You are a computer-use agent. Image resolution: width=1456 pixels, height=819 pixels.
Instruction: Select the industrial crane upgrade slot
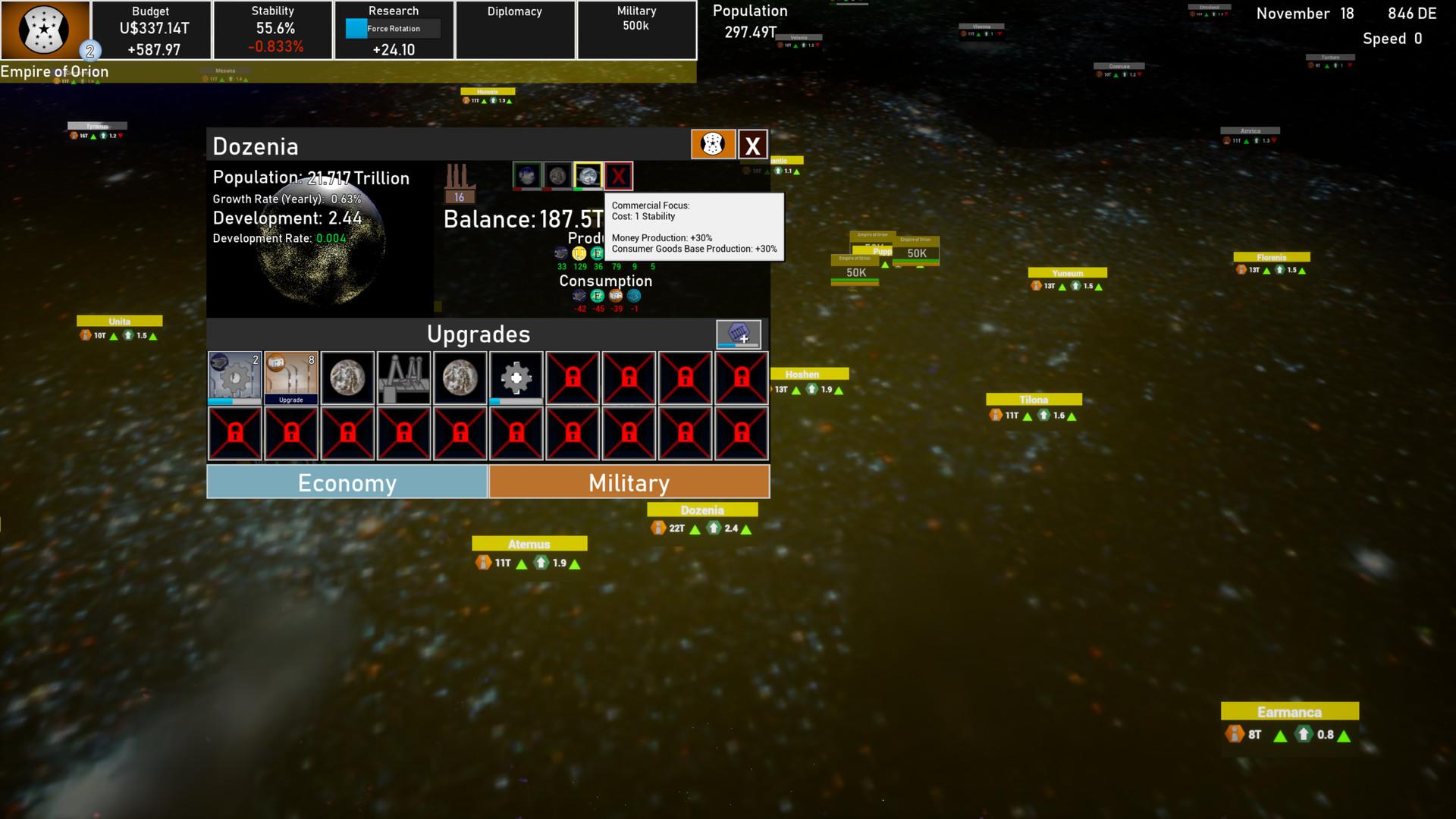[403, 378]
